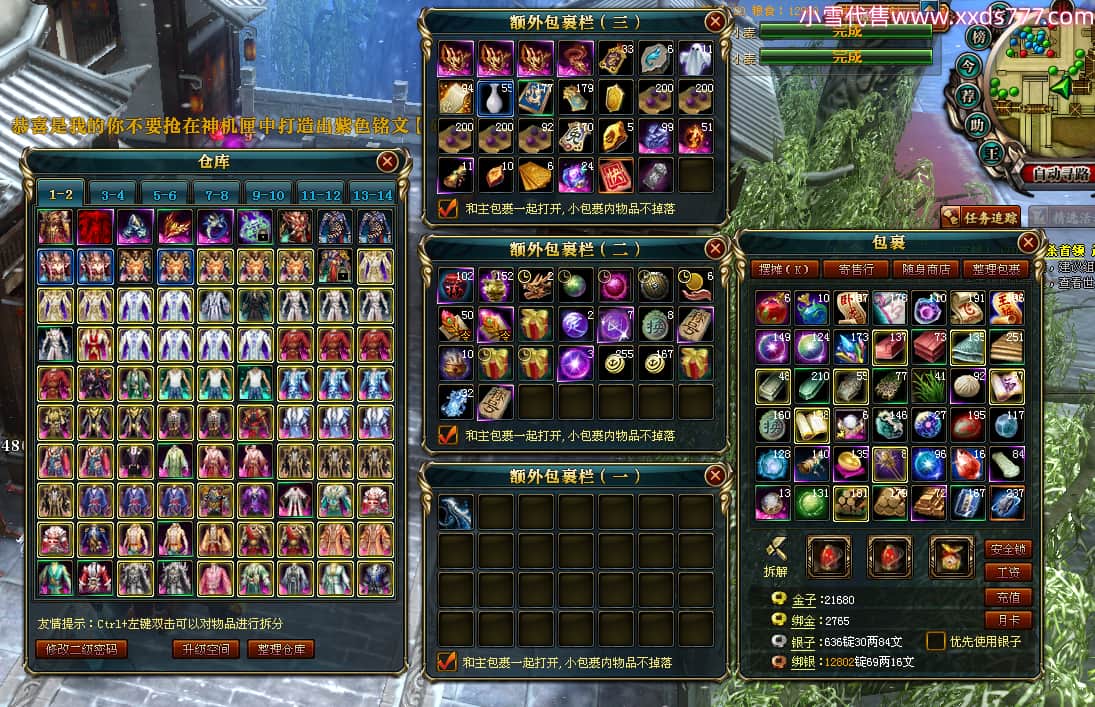Close the 包裹 inventory window
Screen dimensions: 1095x707
[1028, 243]
